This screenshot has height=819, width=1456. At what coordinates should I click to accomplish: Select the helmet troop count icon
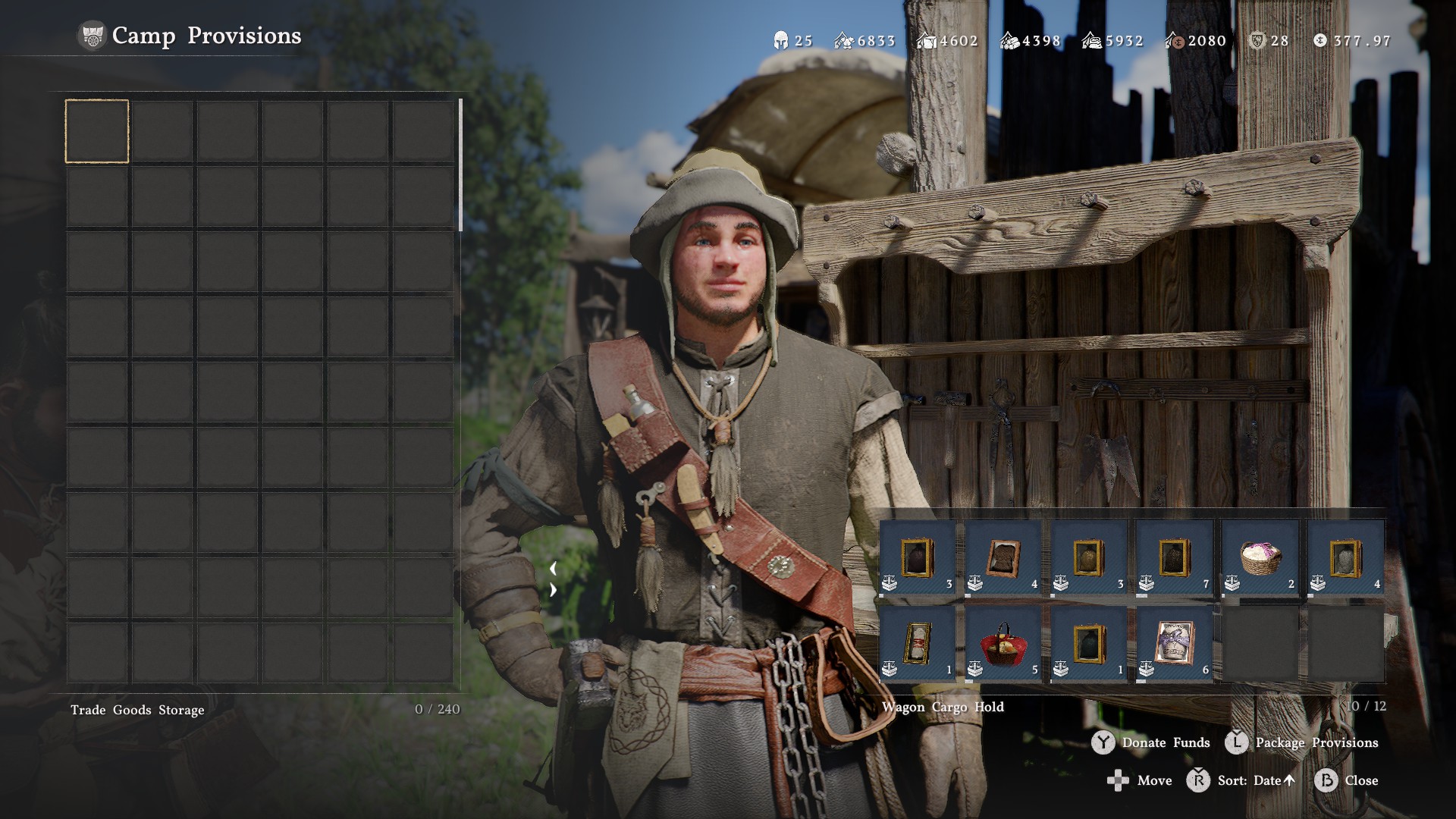tap(780, 41)
